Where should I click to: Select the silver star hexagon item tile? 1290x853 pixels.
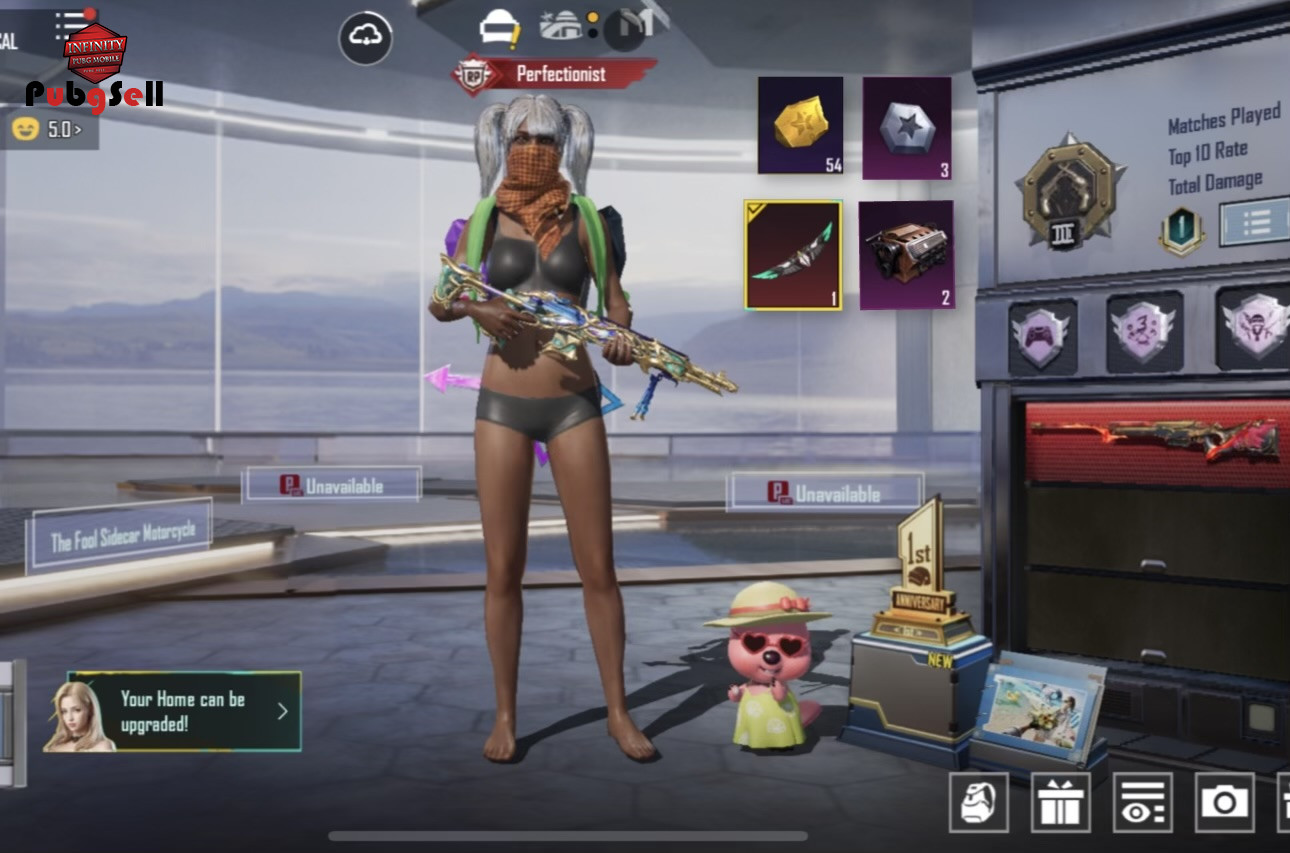[906, 128]
